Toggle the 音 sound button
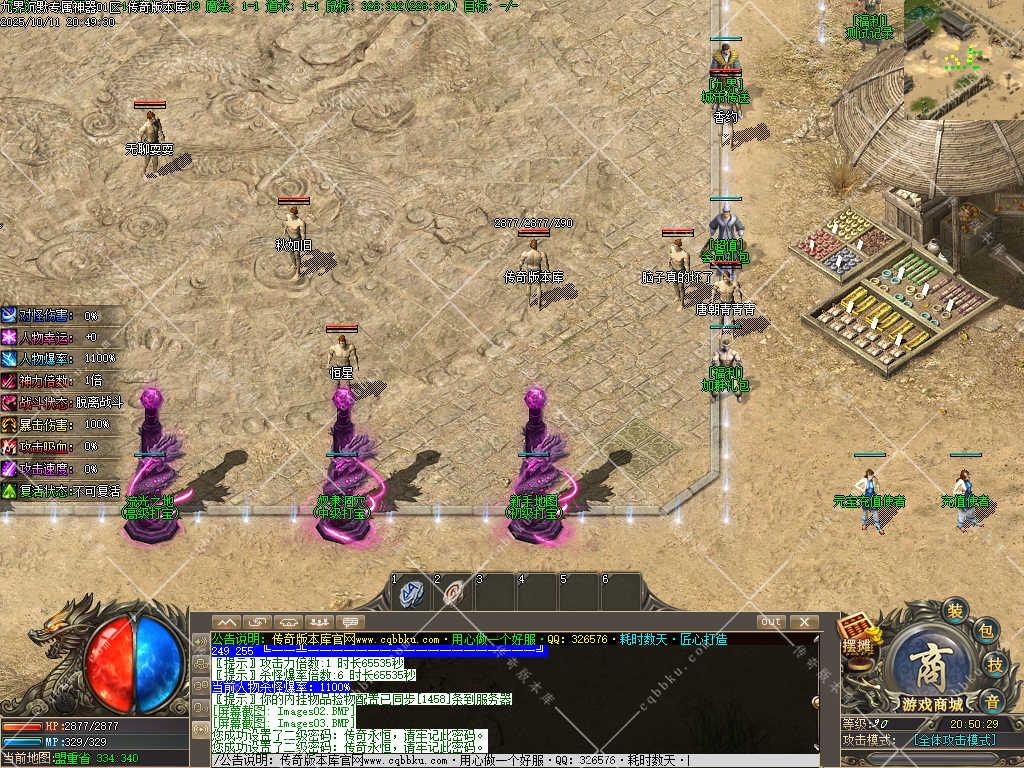This screenshot has height=768, width=1024. click(x=991, y=700)
